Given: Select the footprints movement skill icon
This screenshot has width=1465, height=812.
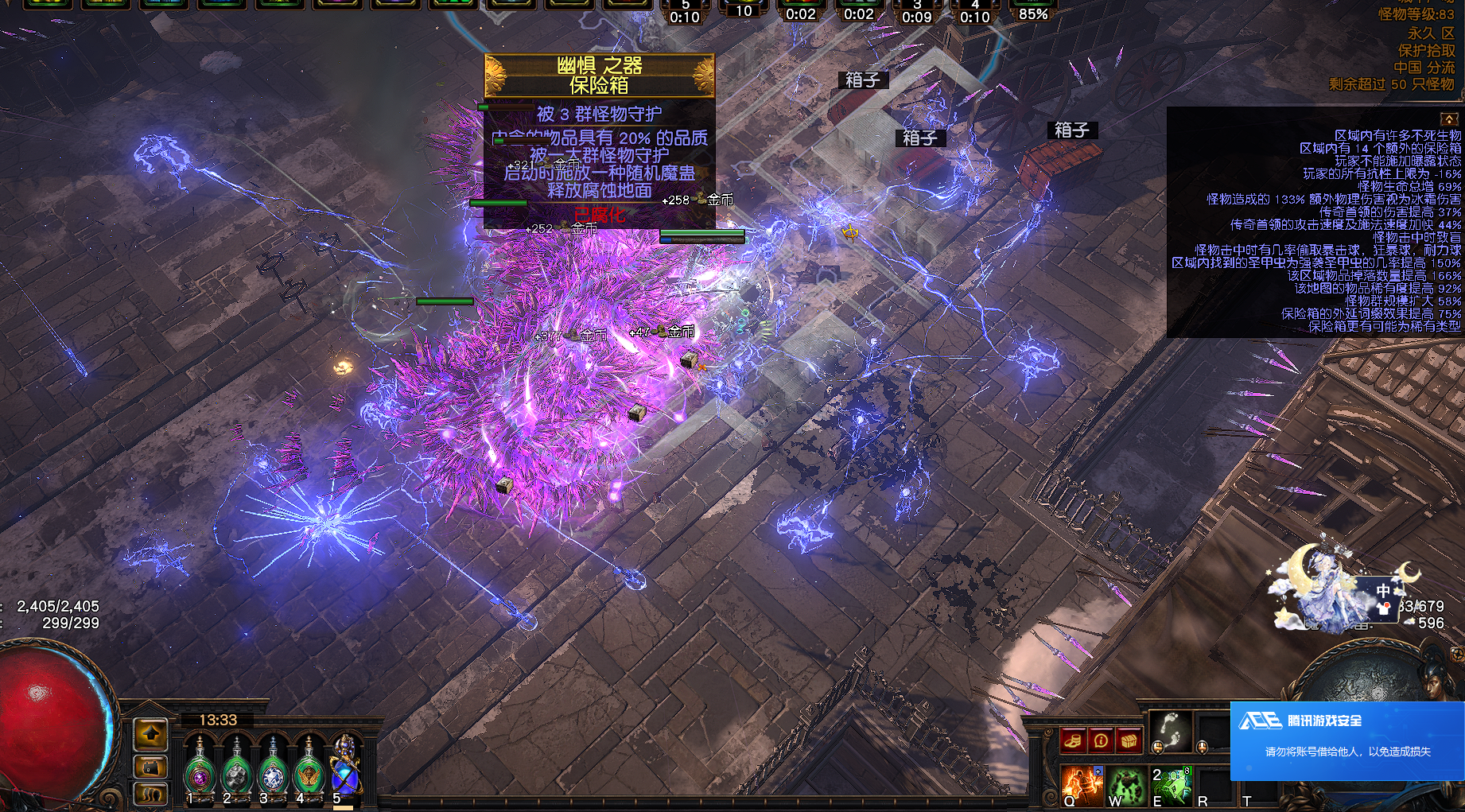Looking at the screenshot, I should pos(1172,730).
